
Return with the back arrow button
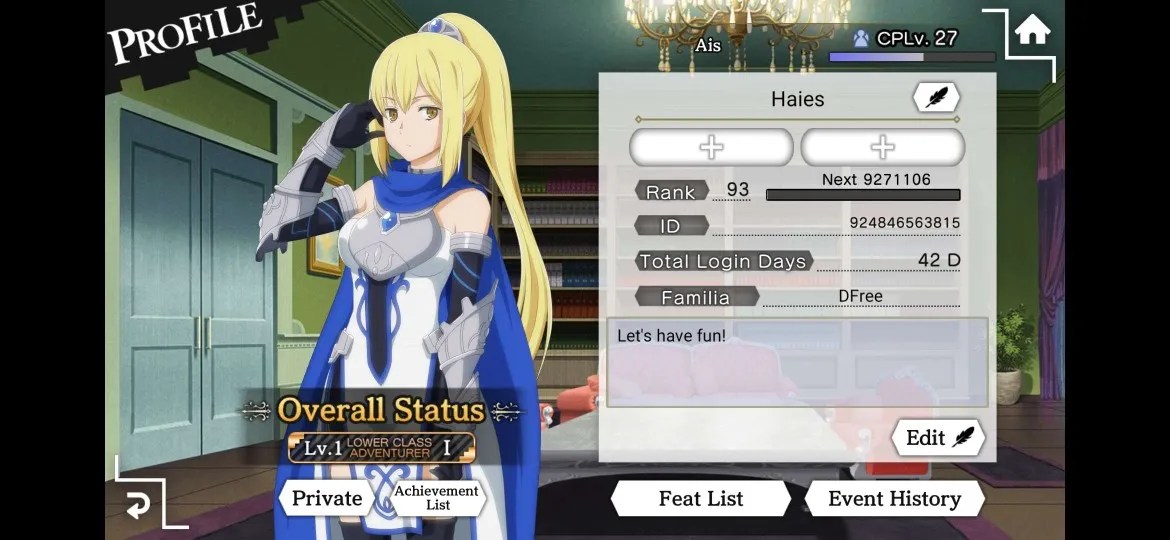coord(137,506)
